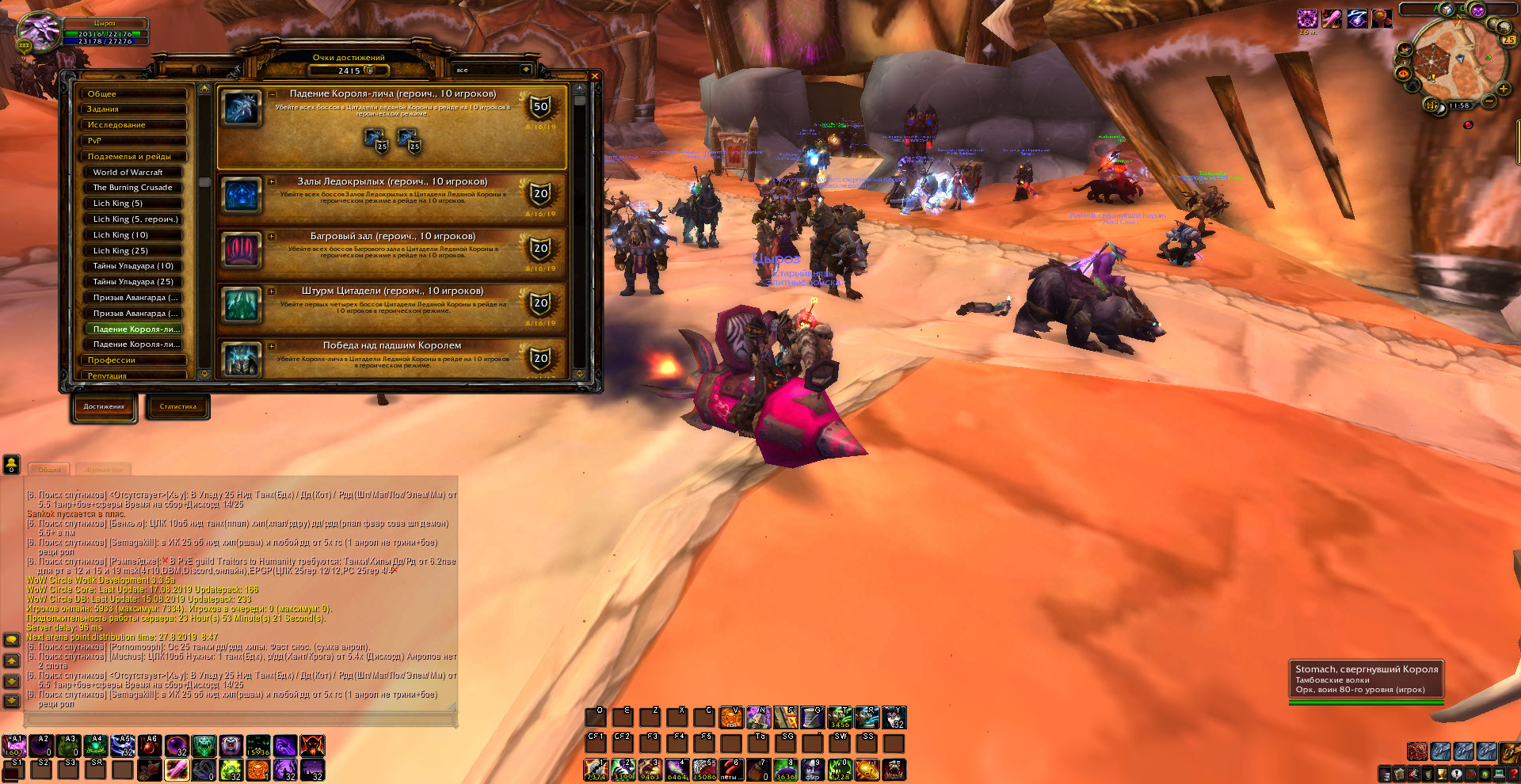
Task: Collapse the Падение Короля-лича achievement entry
Action: (x=272, y=93)
